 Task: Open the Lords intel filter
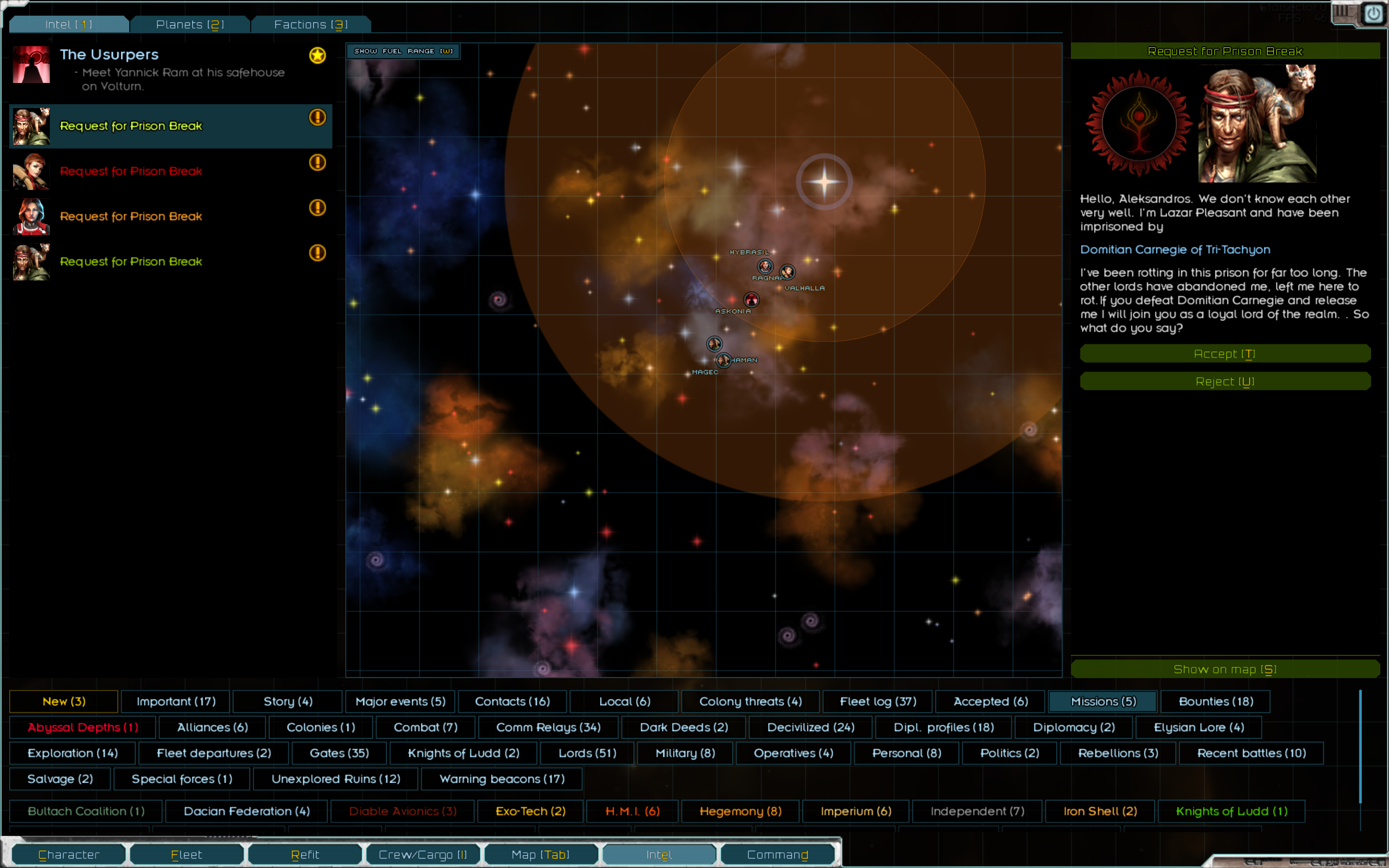(x=587, y=752)
